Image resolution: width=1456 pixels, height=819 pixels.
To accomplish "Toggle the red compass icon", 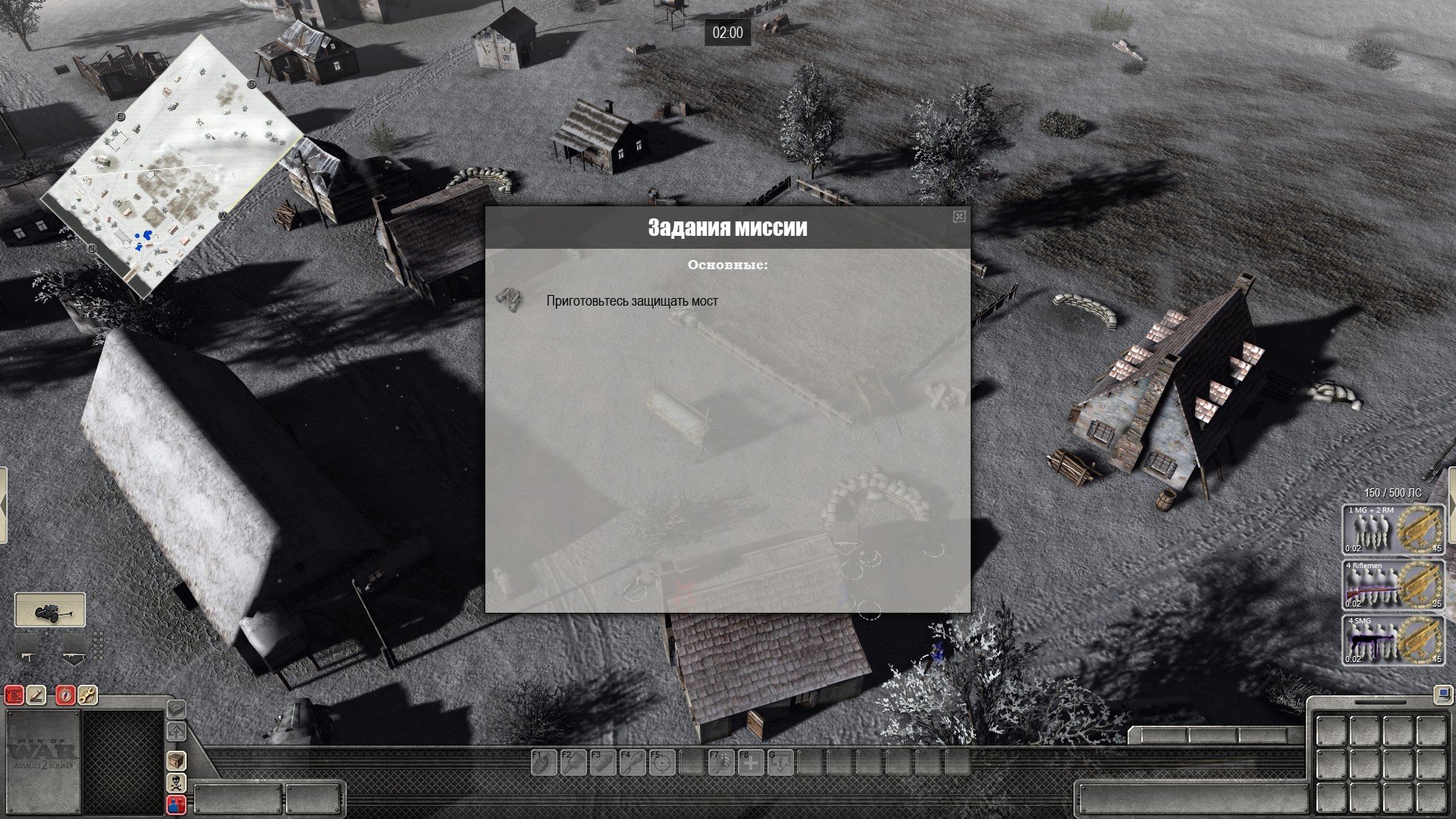I will click(66, 695).
